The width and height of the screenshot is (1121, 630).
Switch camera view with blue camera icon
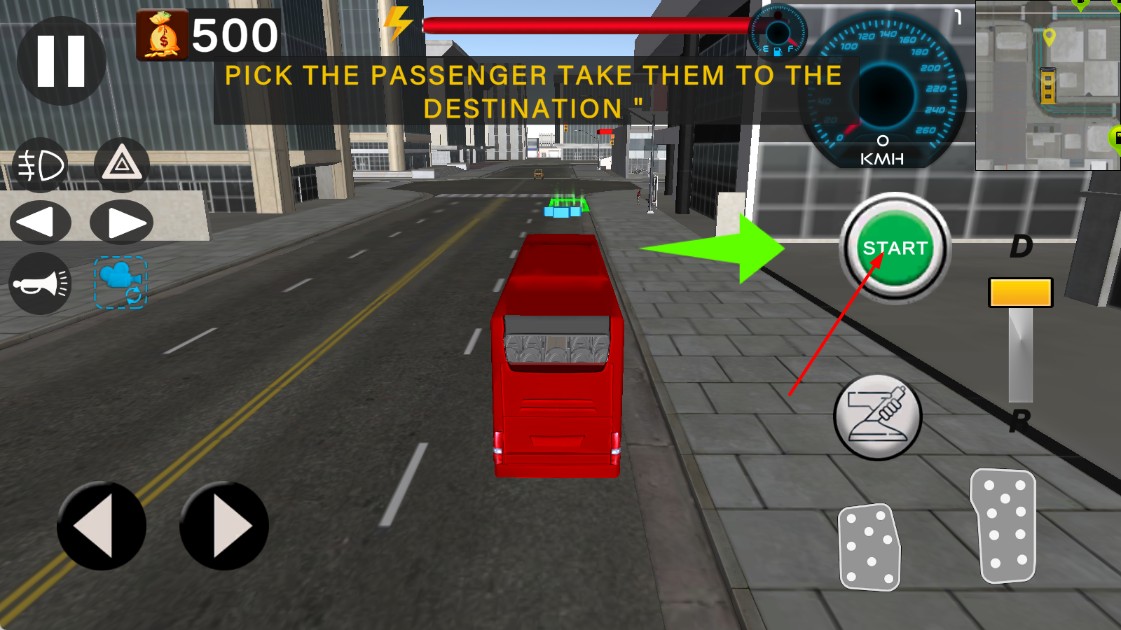(x=122, y=282)
